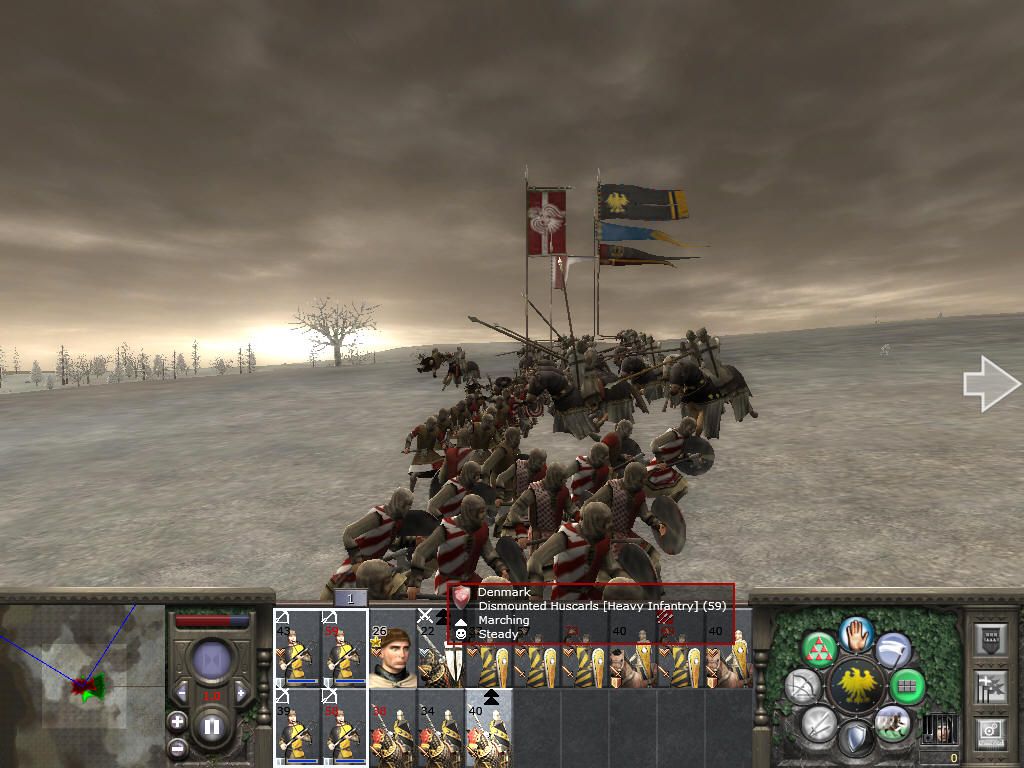The image size is (1024, 768).
Task: Select the crossbow unit card showing 43
Action: point(297,650)
